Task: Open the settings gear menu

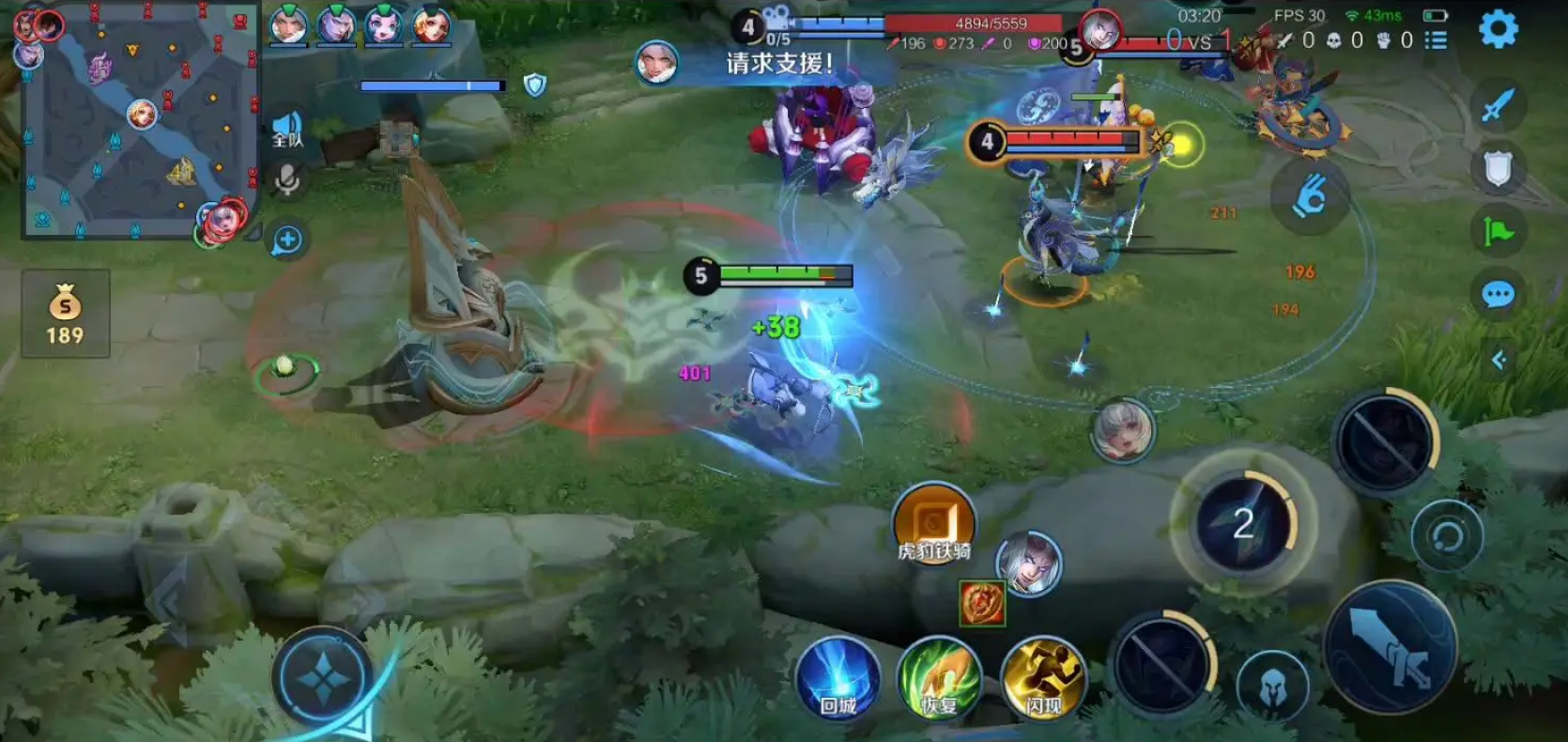Action: point(1498,29)
